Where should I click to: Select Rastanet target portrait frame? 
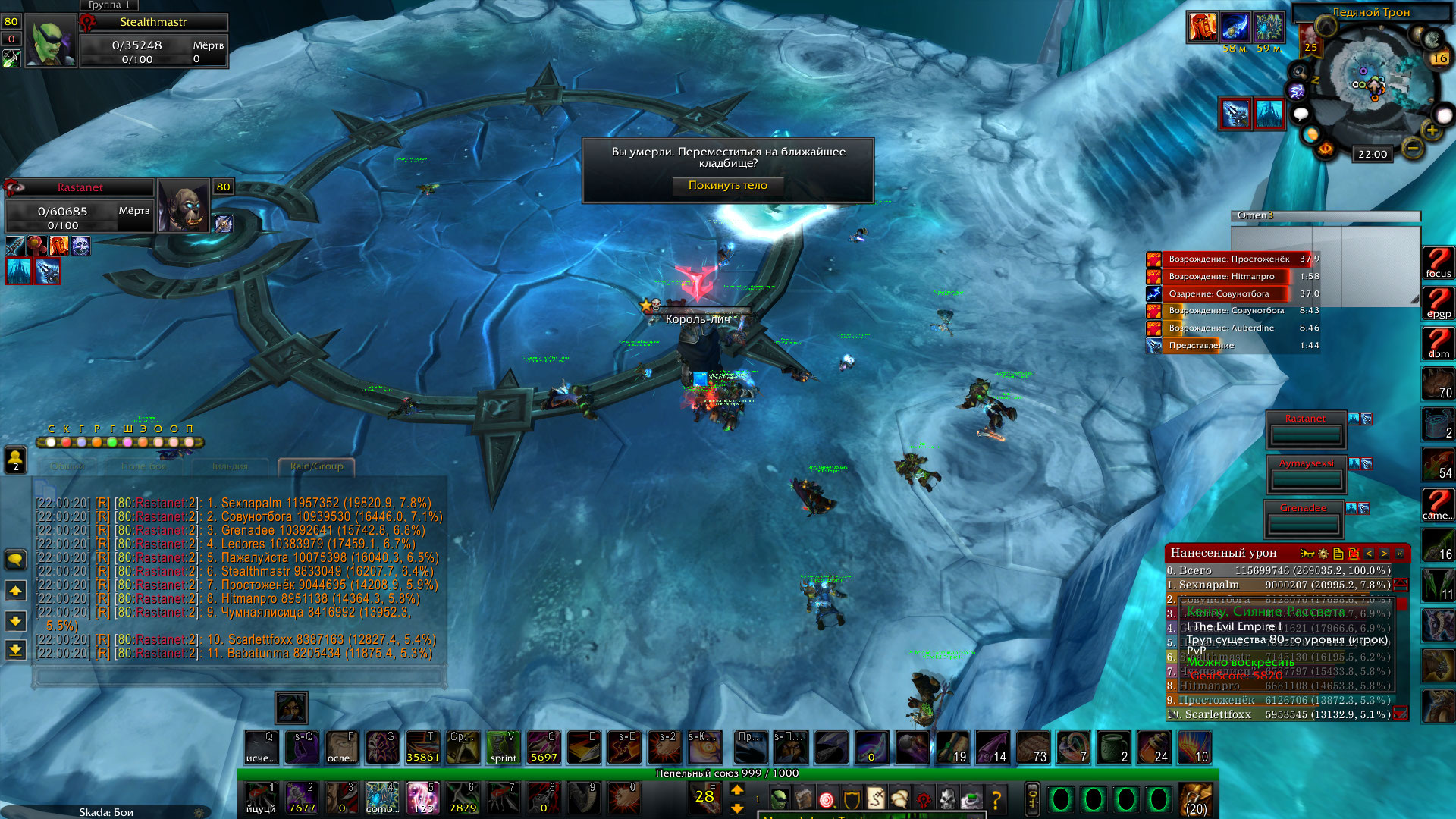(184, 206)
